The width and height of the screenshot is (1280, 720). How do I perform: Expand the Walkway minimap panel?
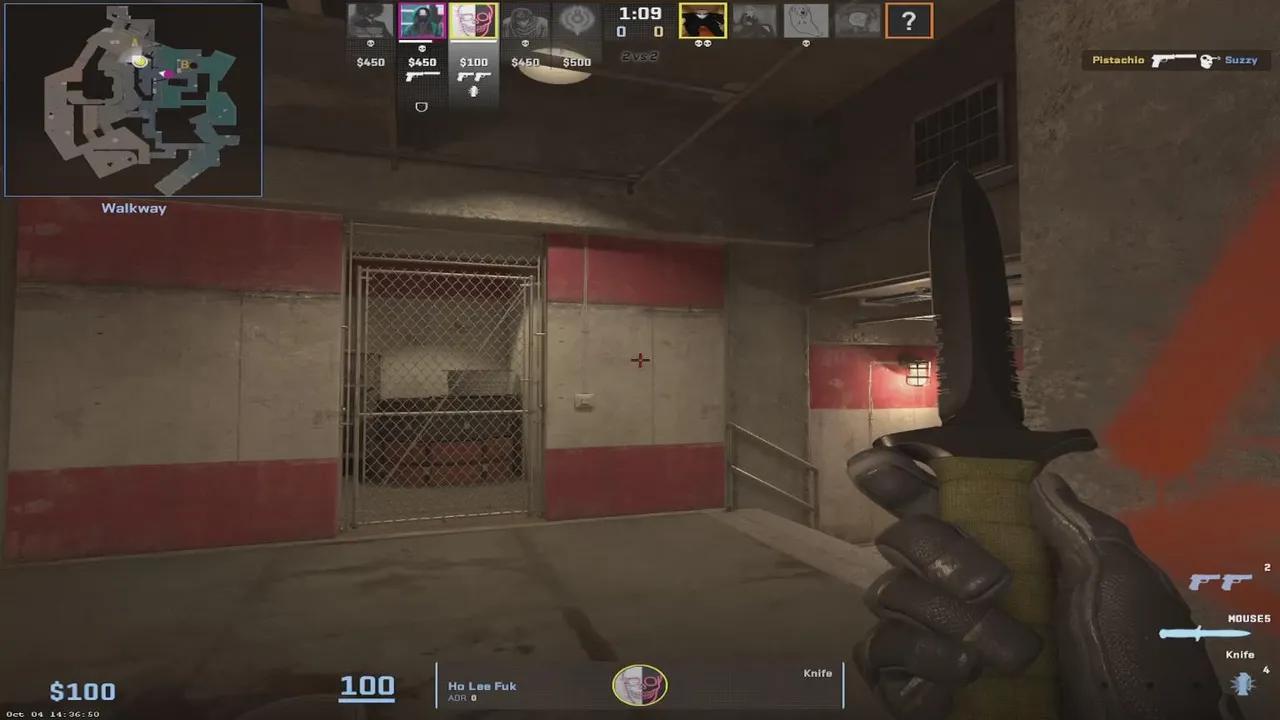[x=133, y=208]
